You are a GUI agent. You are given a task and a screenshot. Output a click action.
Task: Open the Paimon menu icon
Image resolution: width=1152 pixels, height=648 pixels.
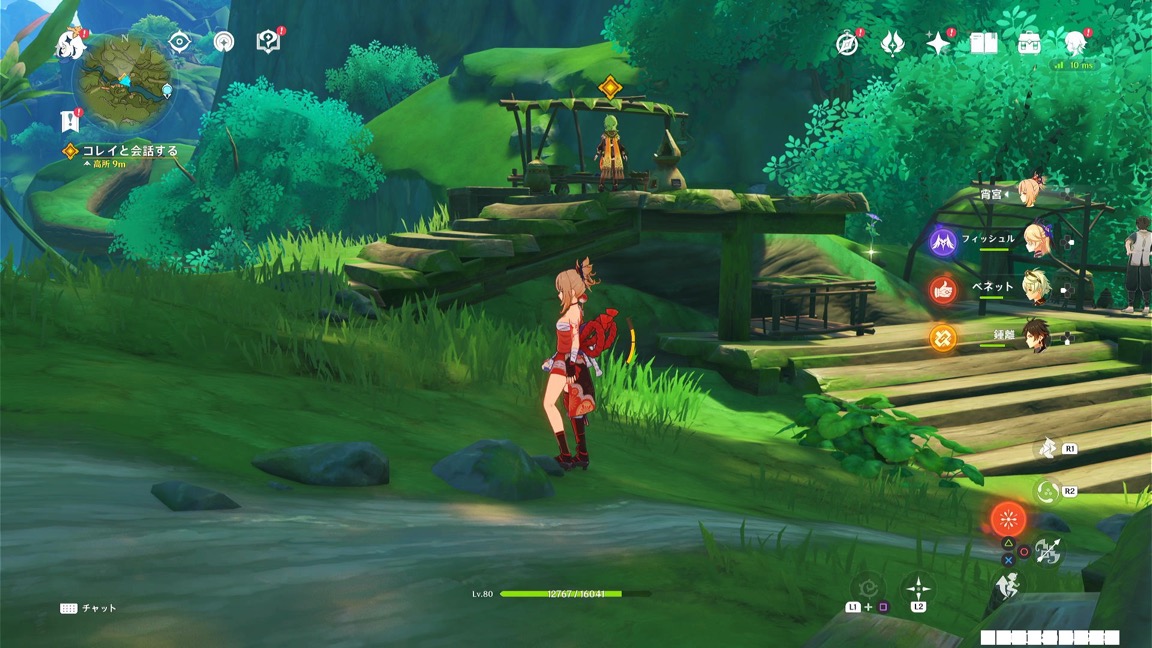pyautogui.click(x=71, y=44)
